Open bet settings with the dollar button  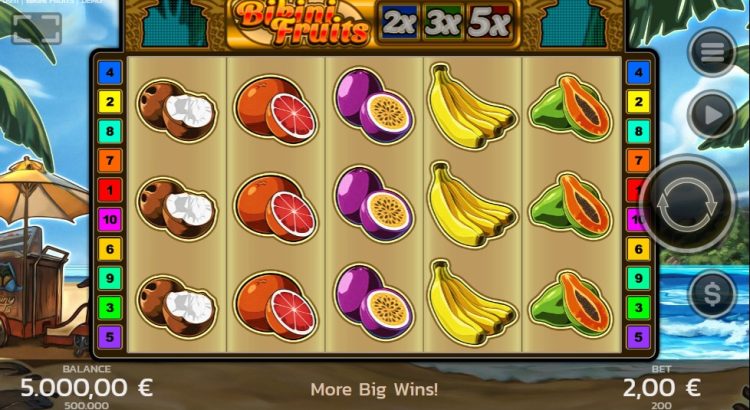(x=713, y=295)
